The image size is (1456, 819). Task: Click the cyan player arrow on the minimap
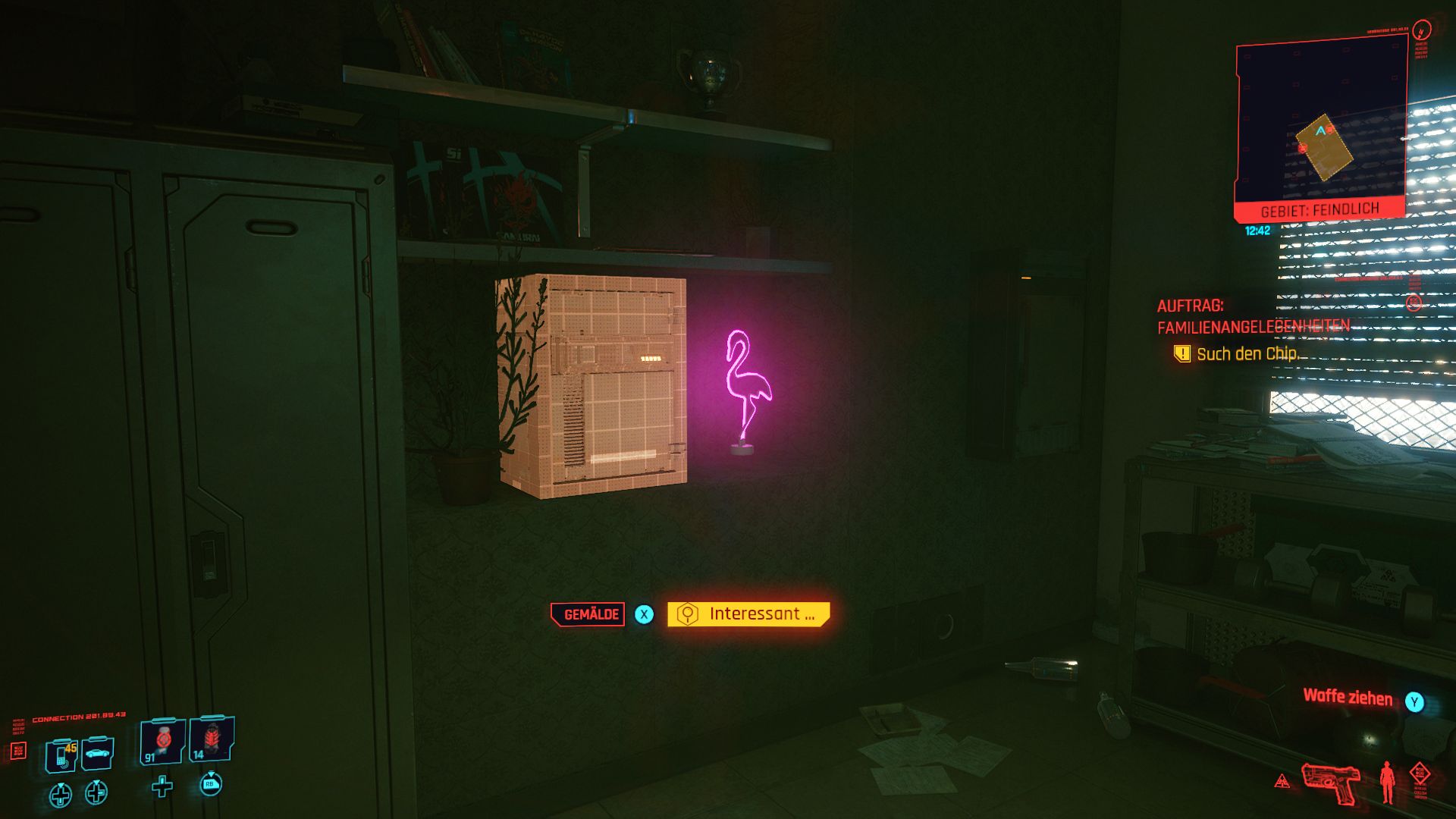click(1319, 130)
